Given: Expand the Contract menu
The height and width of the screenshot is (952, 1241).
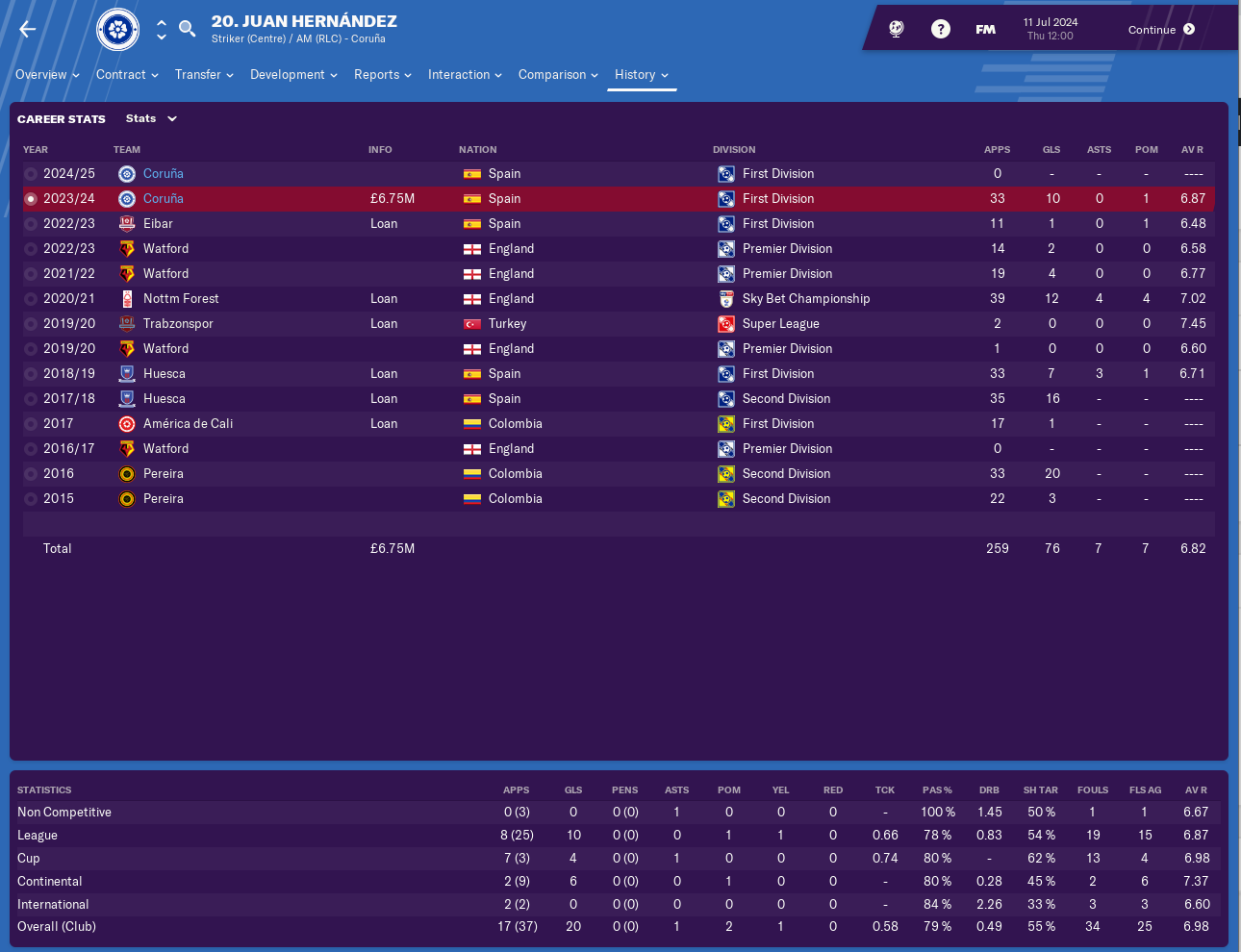Looking at the screenshot, I should (x=127, y=75).
